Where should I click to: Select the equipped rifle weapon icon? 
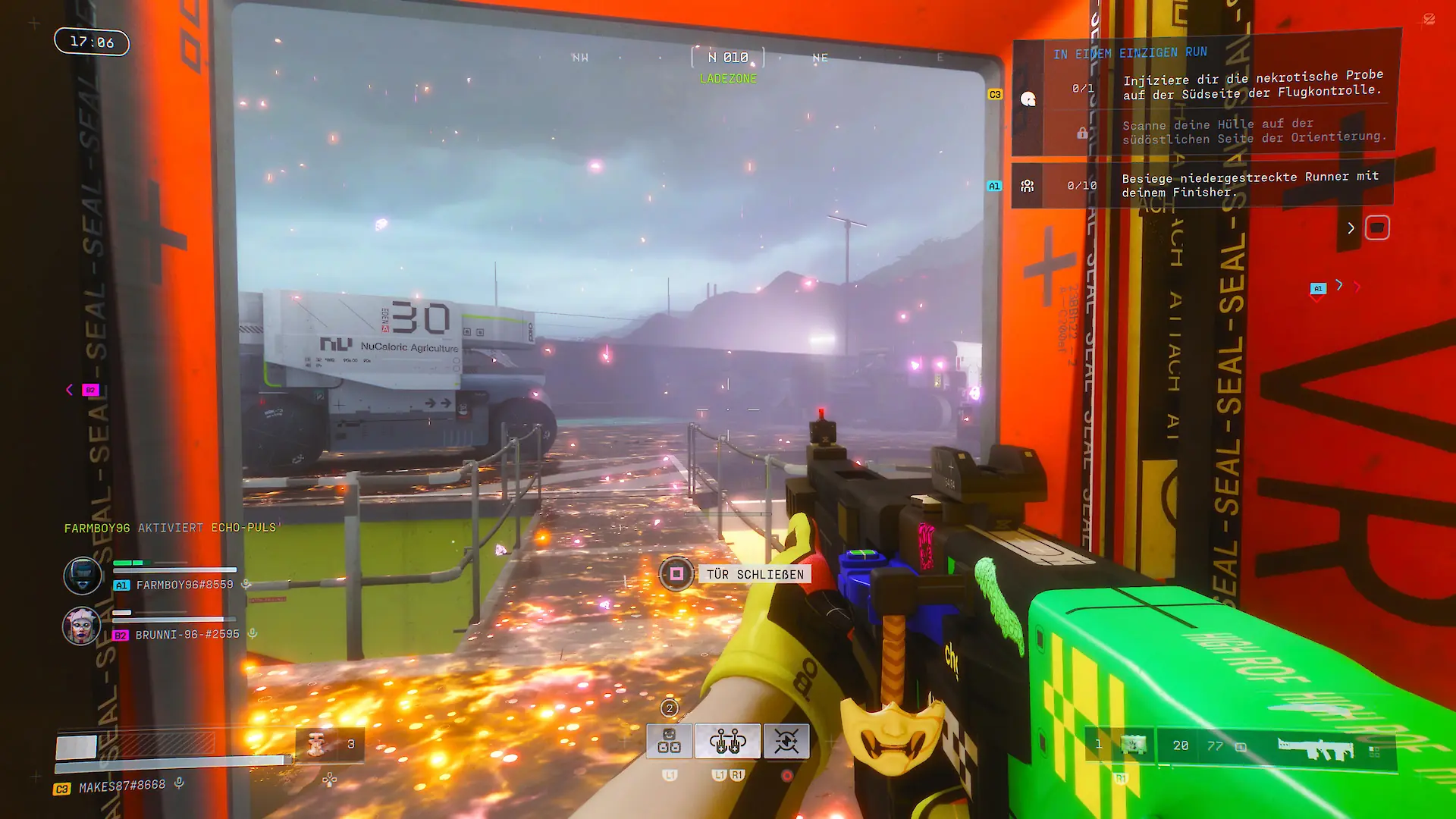click(x=1315, y=747)
